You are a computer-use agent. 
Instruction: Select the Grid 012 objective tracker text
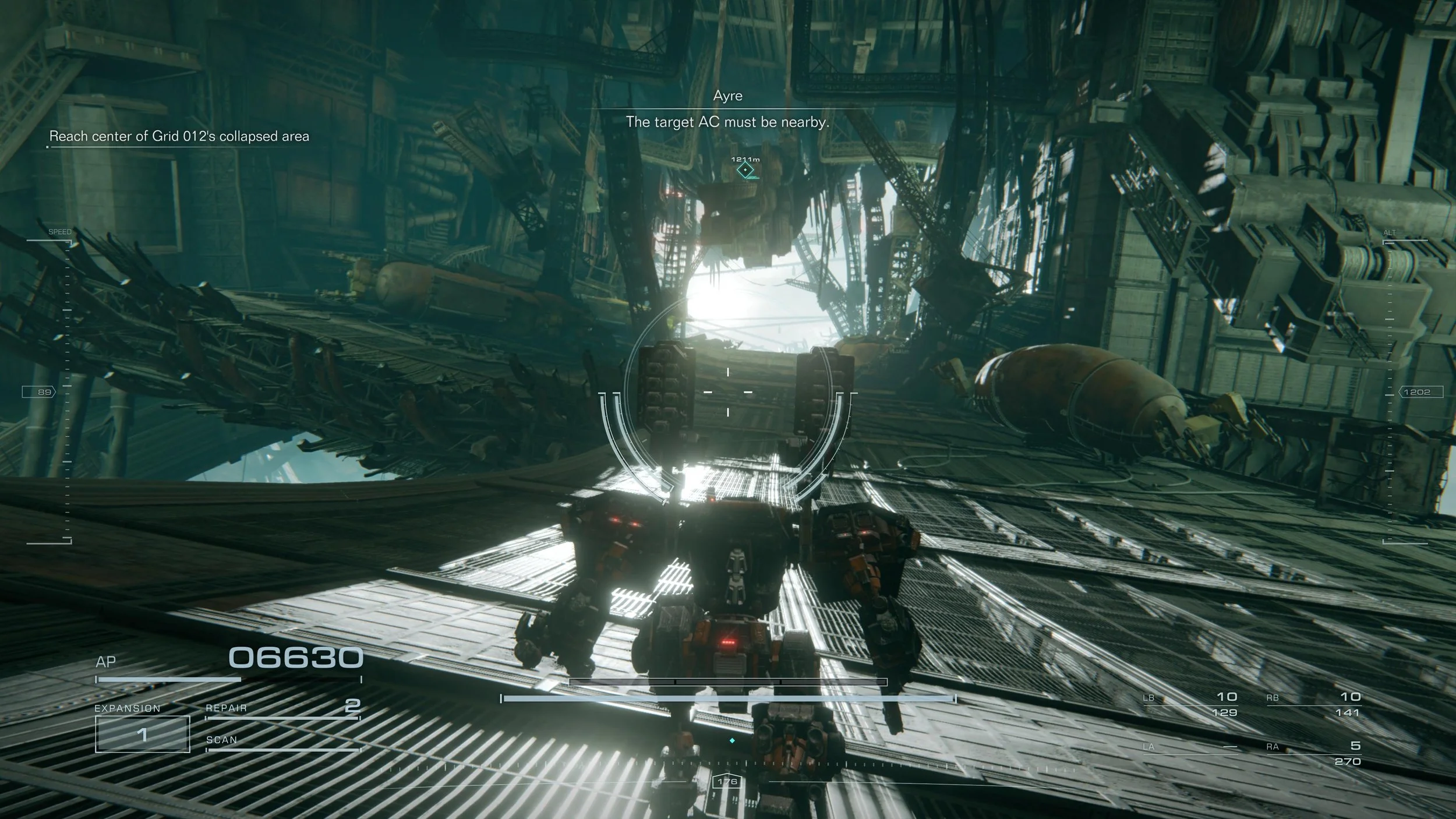(x=179, y=136)
